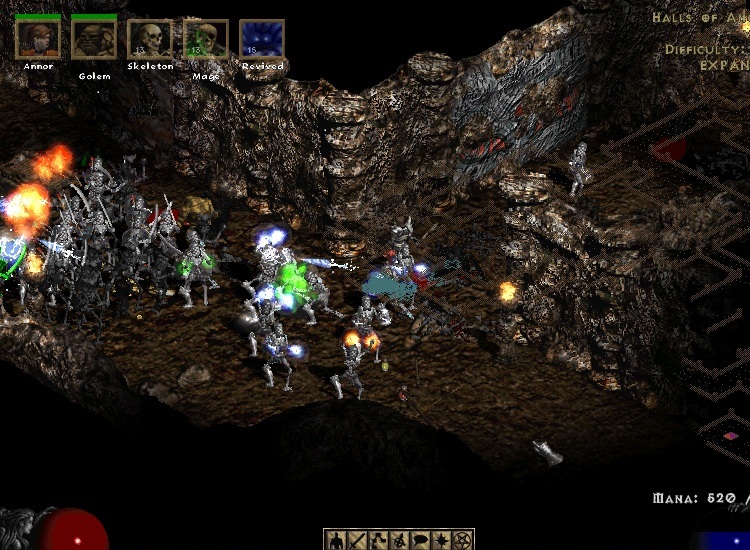Toggle the automap with the compass star button
The image size is (750, 550).
(x=440, y=540)
